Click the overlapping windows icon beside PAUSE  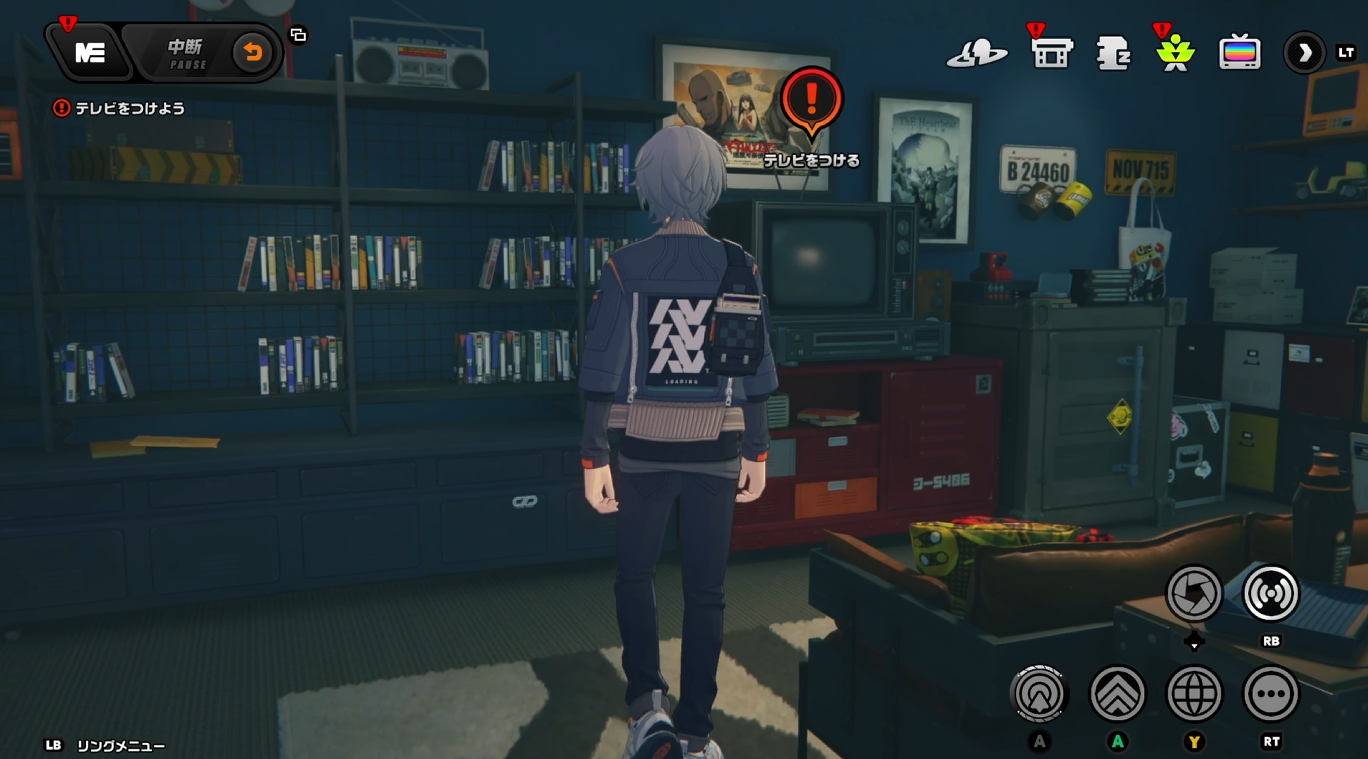coord(298,35)
